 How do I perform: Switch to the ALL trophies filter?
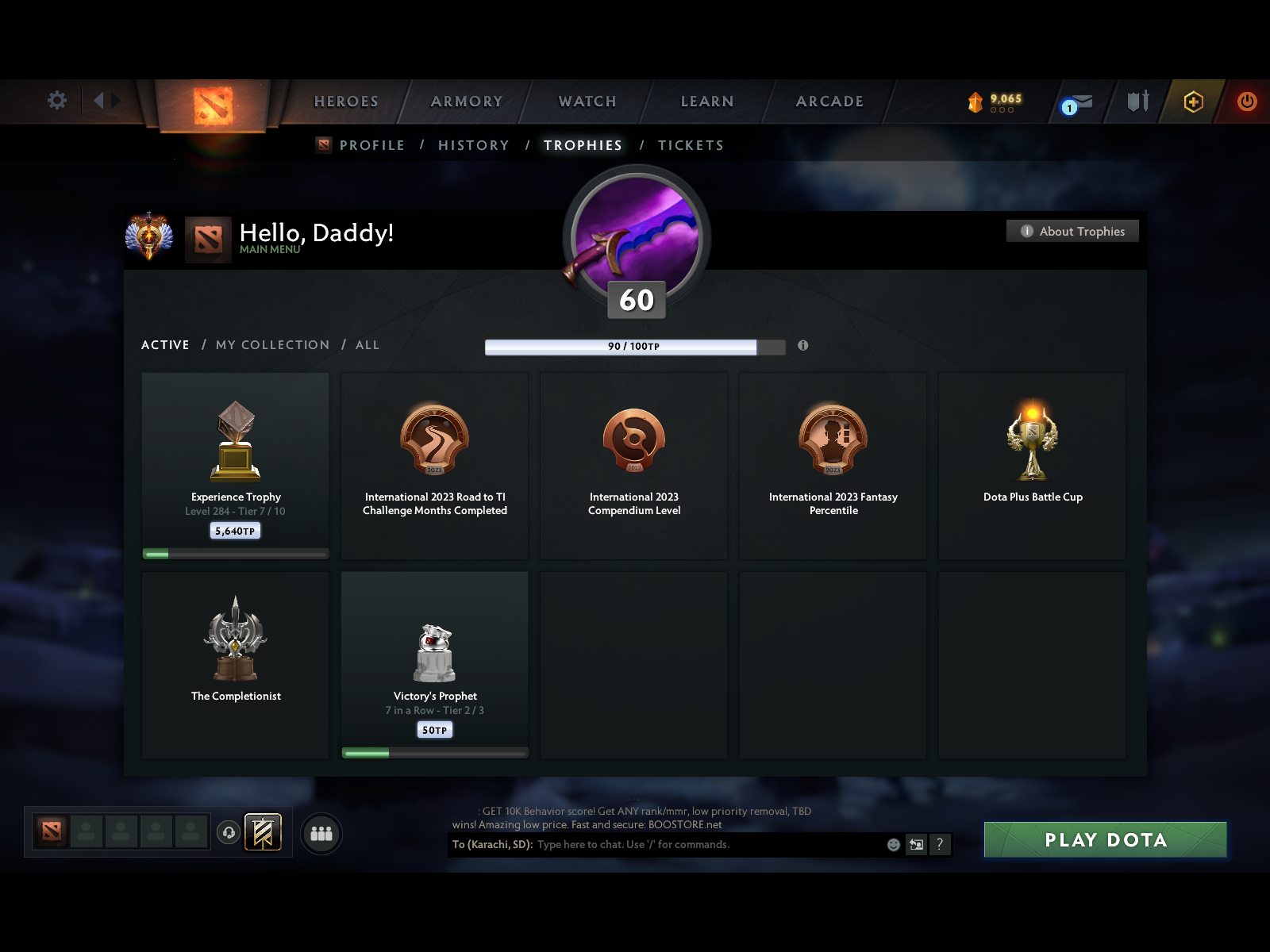tap(367, 344)
